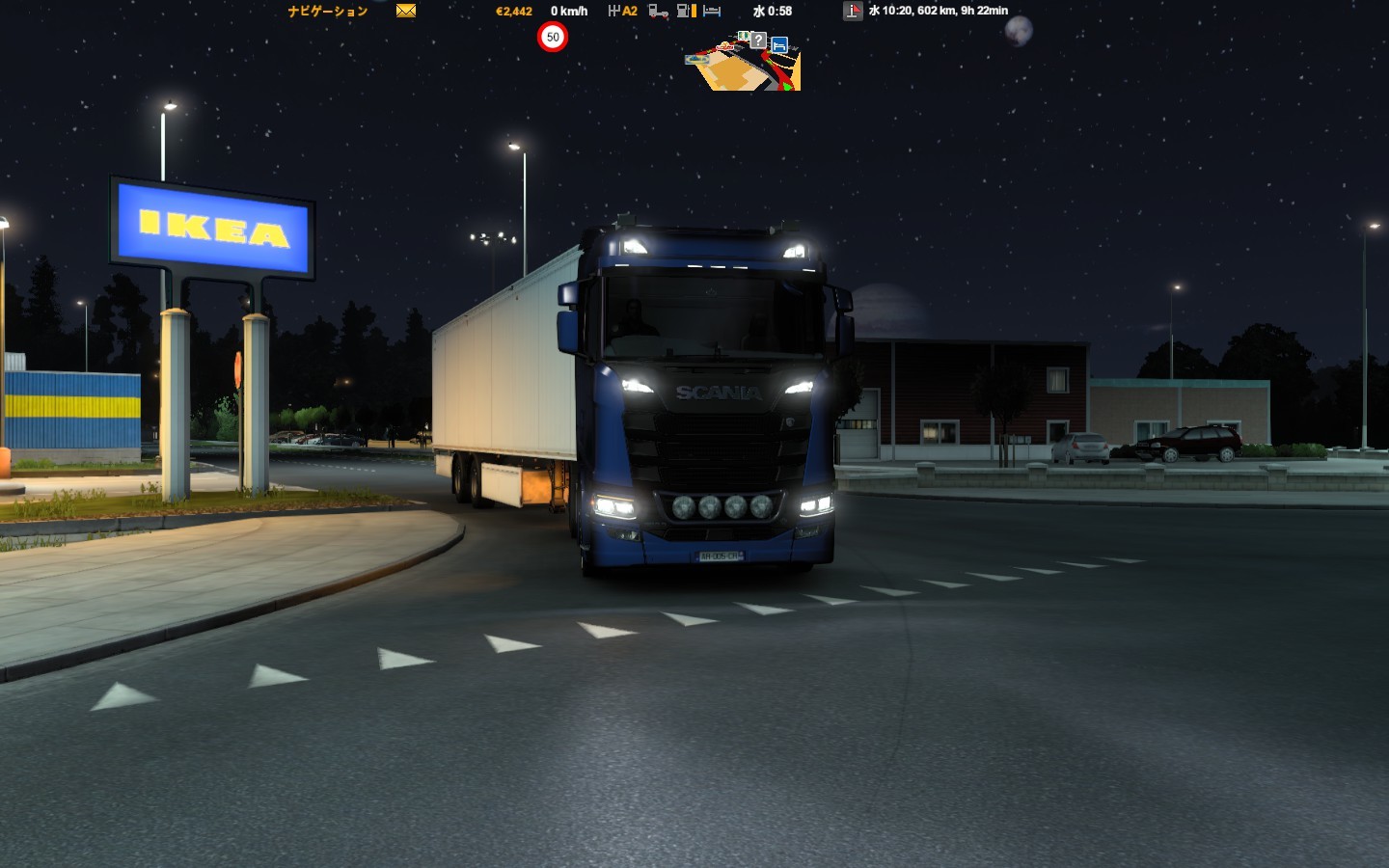Click the truck damage status icon
Screen dimensions: 1389x868
[x=658, y=11]
